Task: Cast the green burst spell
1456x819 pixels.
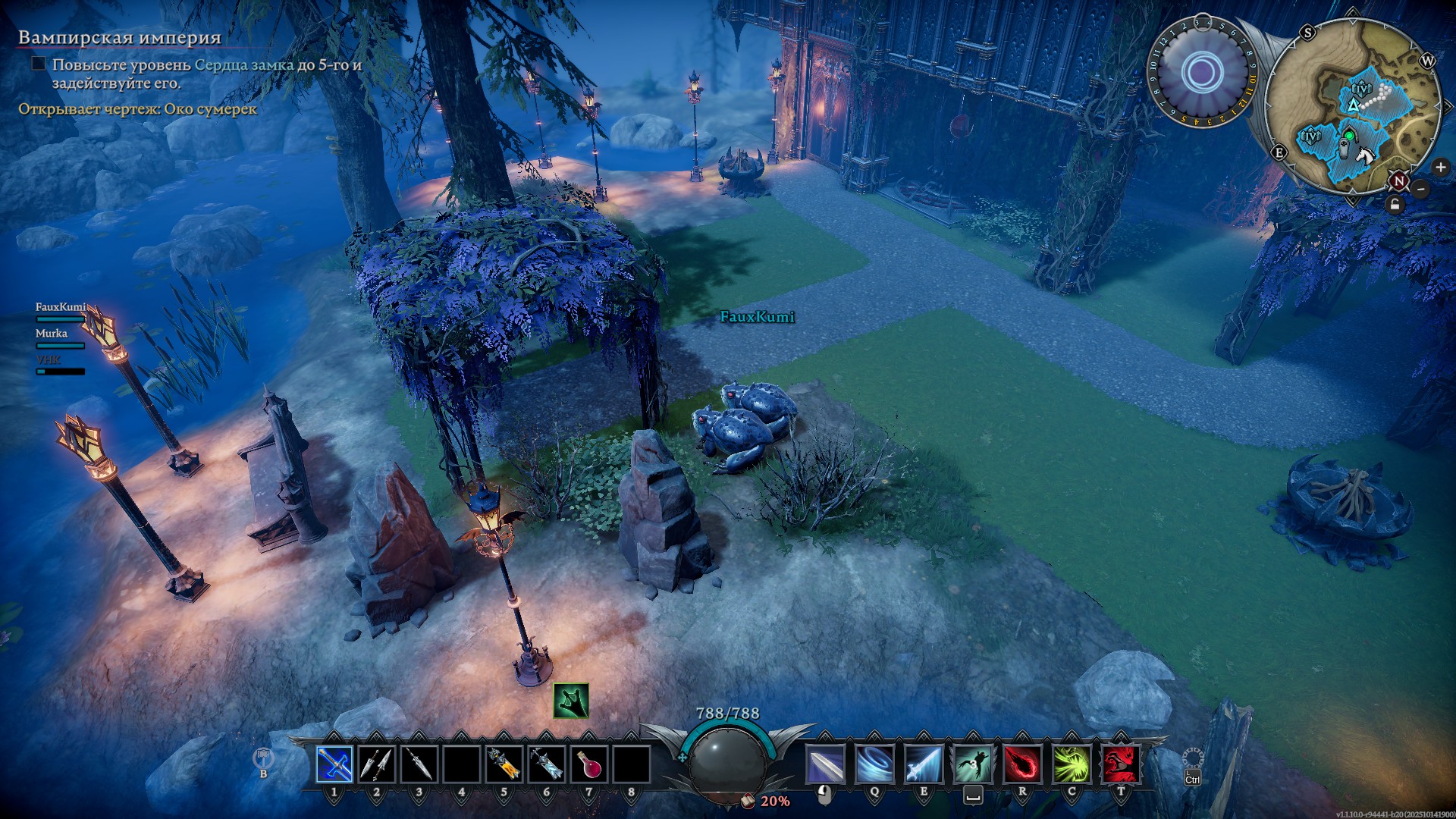Action: [x=1072, y=764]
